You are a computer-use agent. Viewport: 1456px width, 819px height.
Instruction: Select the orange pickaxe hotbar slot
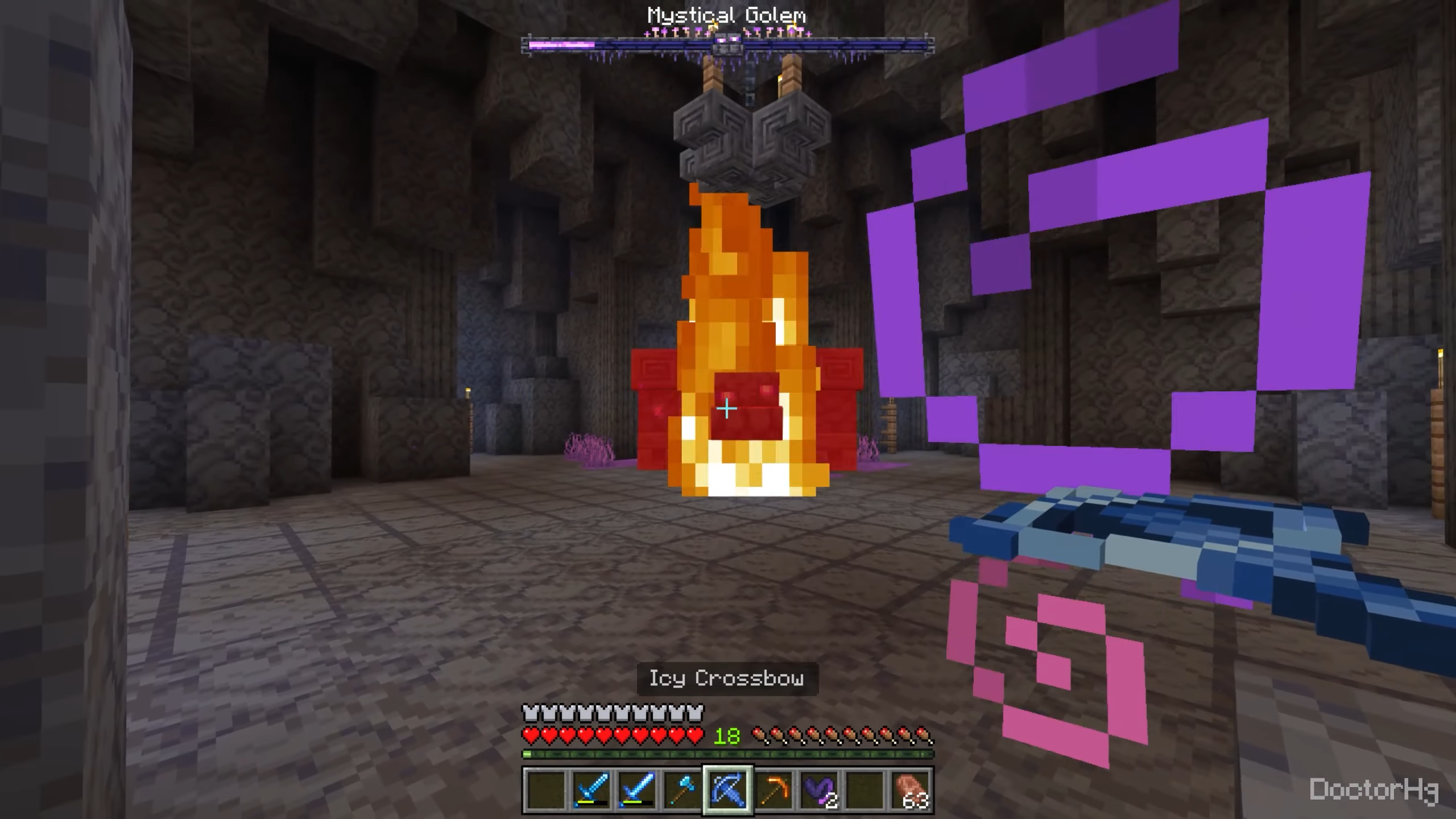tap(773, 789)
